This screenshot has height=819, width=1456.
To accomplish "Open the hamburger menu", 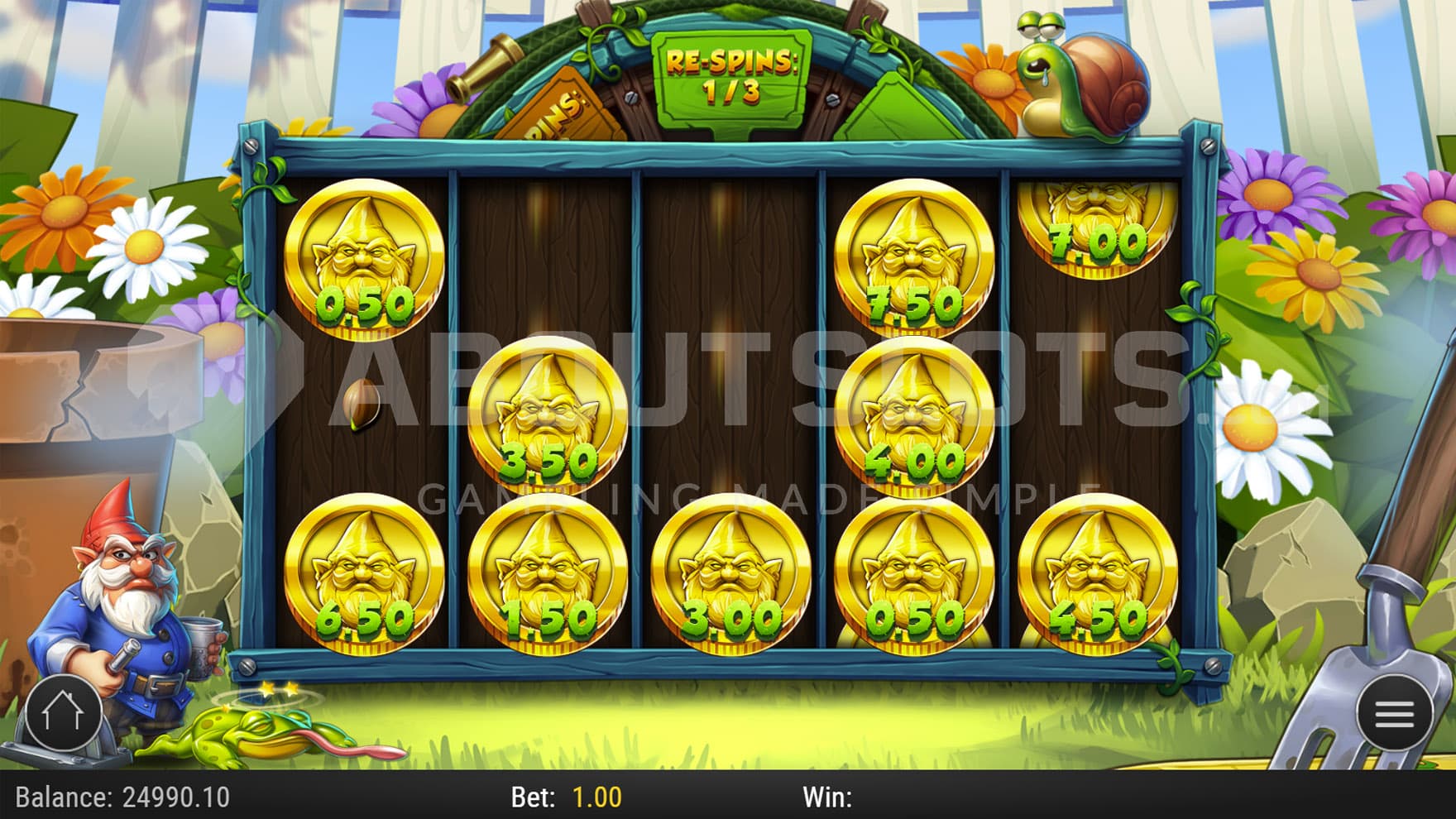I will (x=1394, y=713).
